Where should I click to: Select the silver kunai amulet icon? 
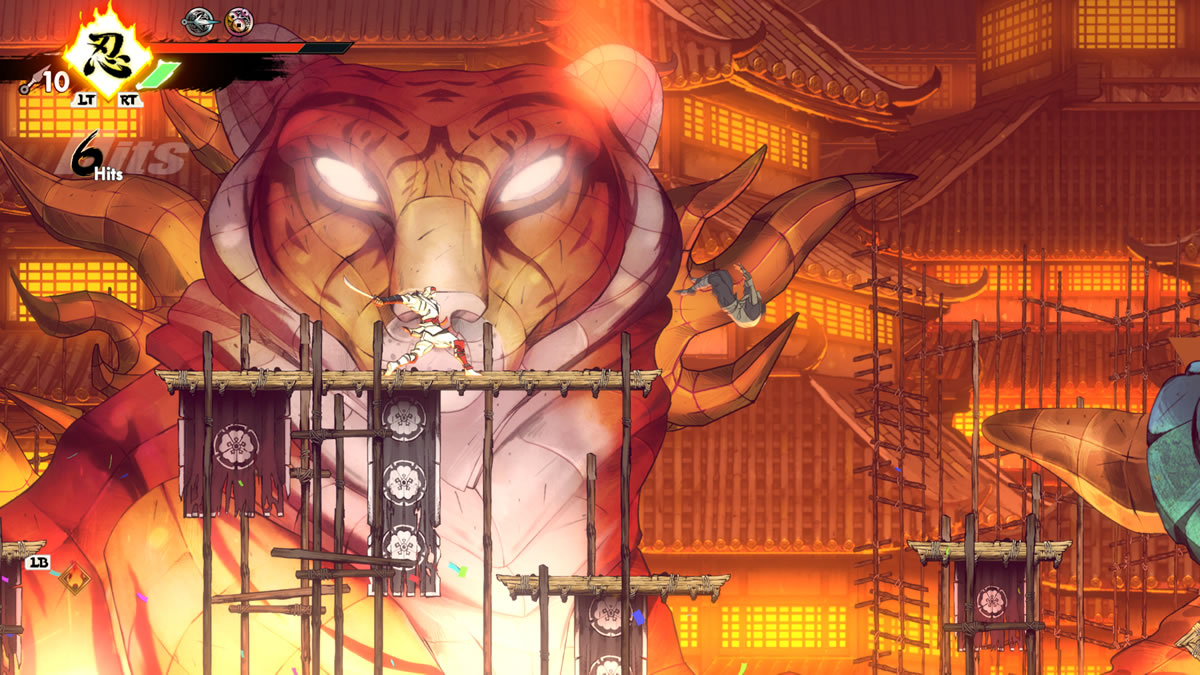tap(199, 18)
